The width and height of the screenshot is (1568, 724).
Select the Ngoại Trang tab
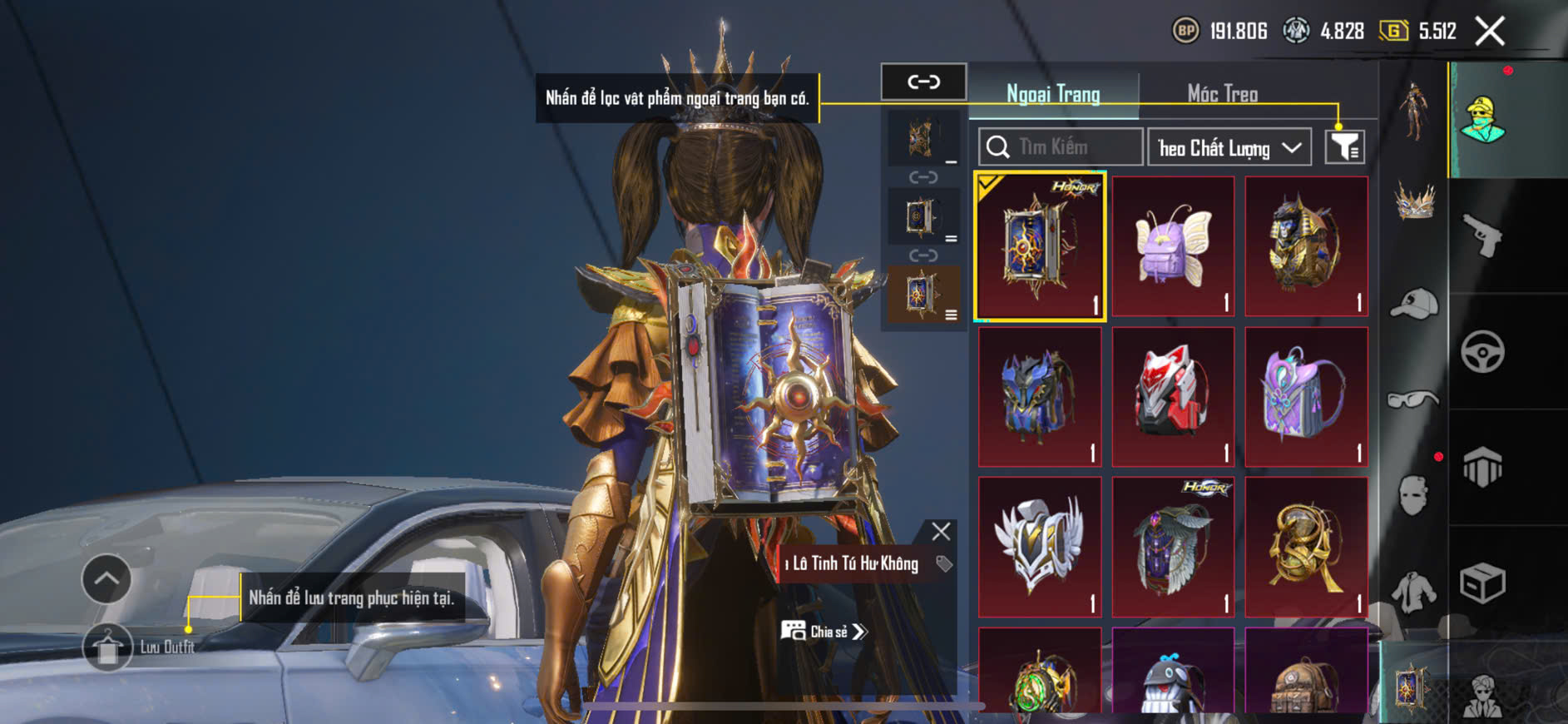[1053, 94]
